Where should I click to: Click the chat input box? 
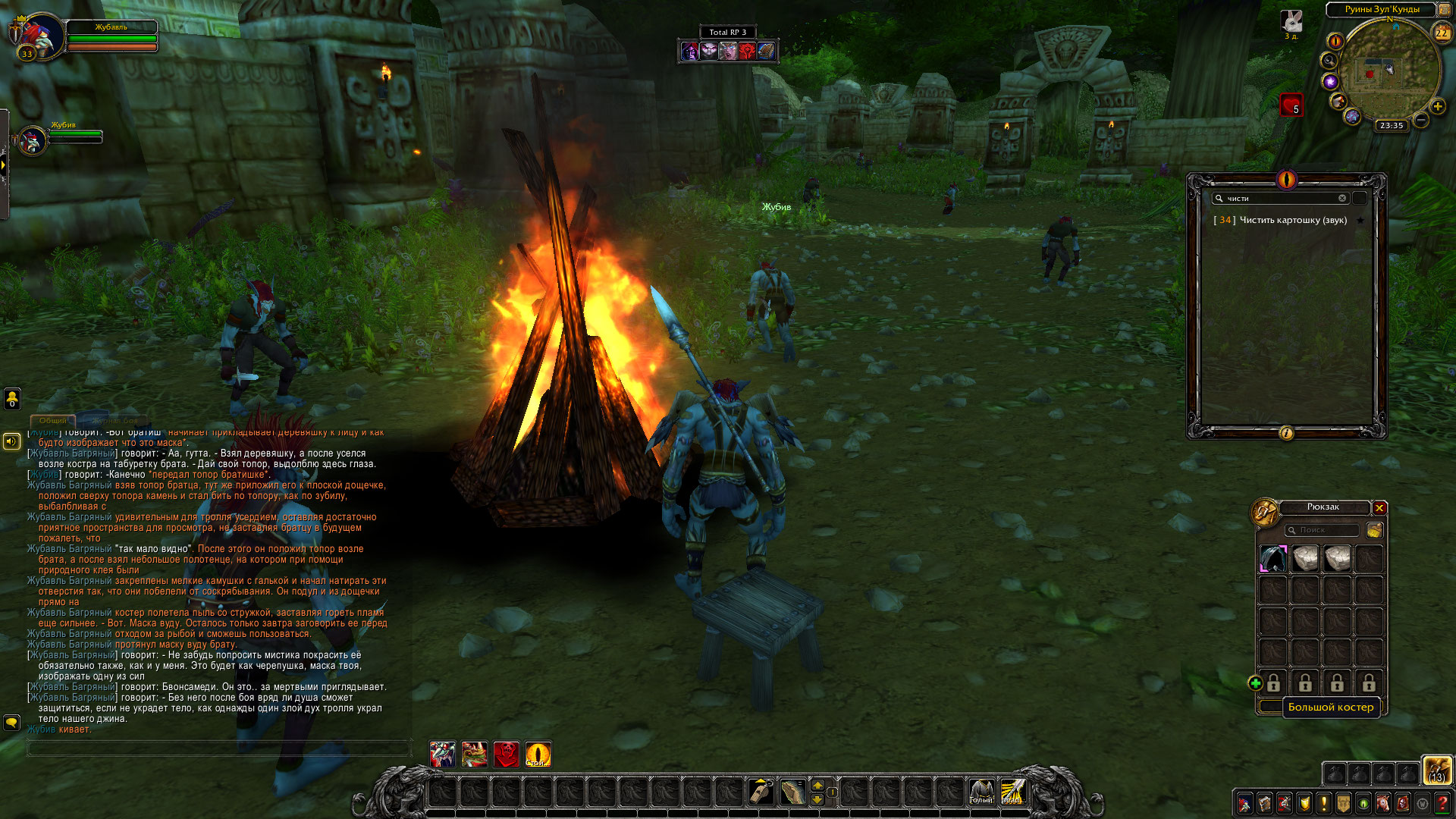coord(218,748)
